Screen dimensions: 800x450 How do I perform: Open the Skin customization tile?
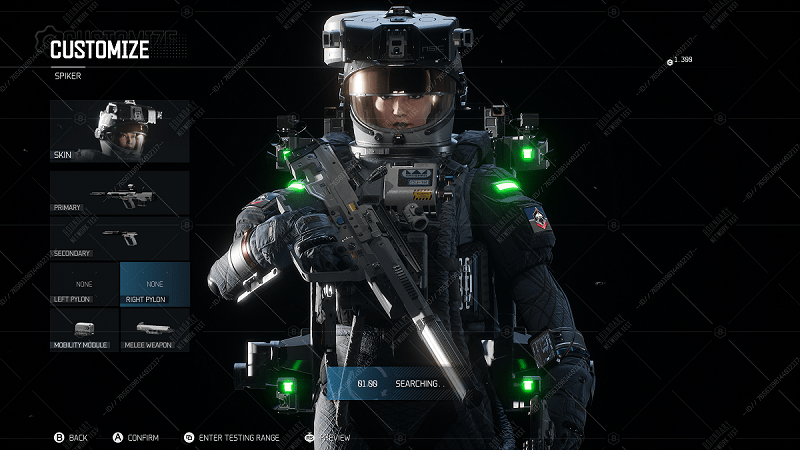(120, 131)
